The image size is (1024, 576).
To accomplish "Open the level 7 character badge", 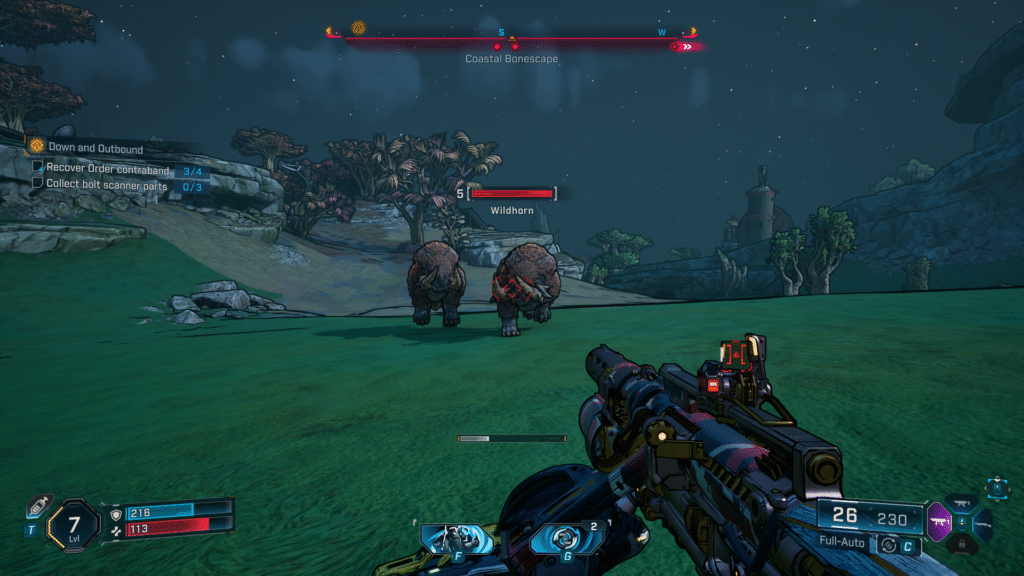I will [76, 523].
